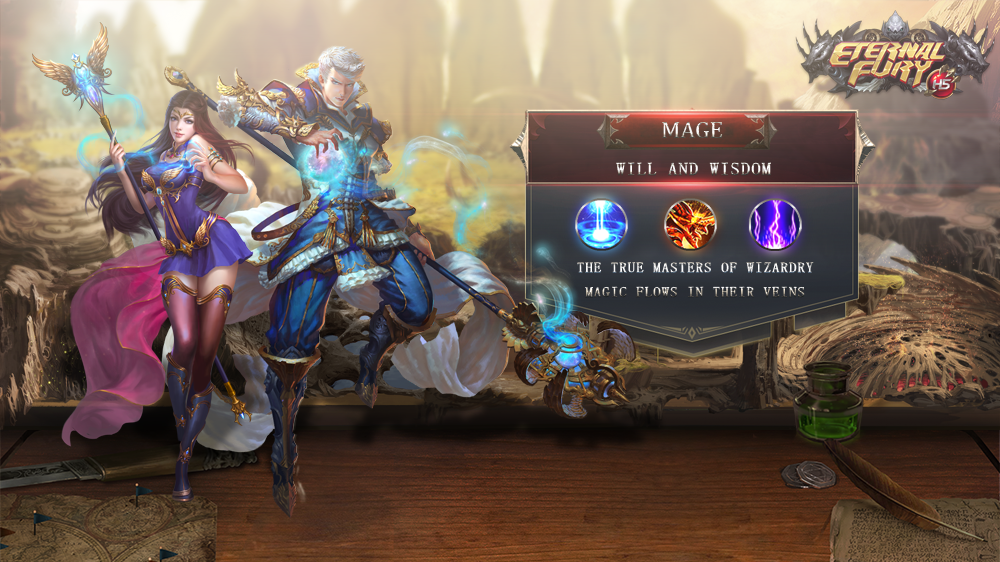Screen dimensions: 1000x562
Task: Select the purple lightning skill icon
Action: 775,224
